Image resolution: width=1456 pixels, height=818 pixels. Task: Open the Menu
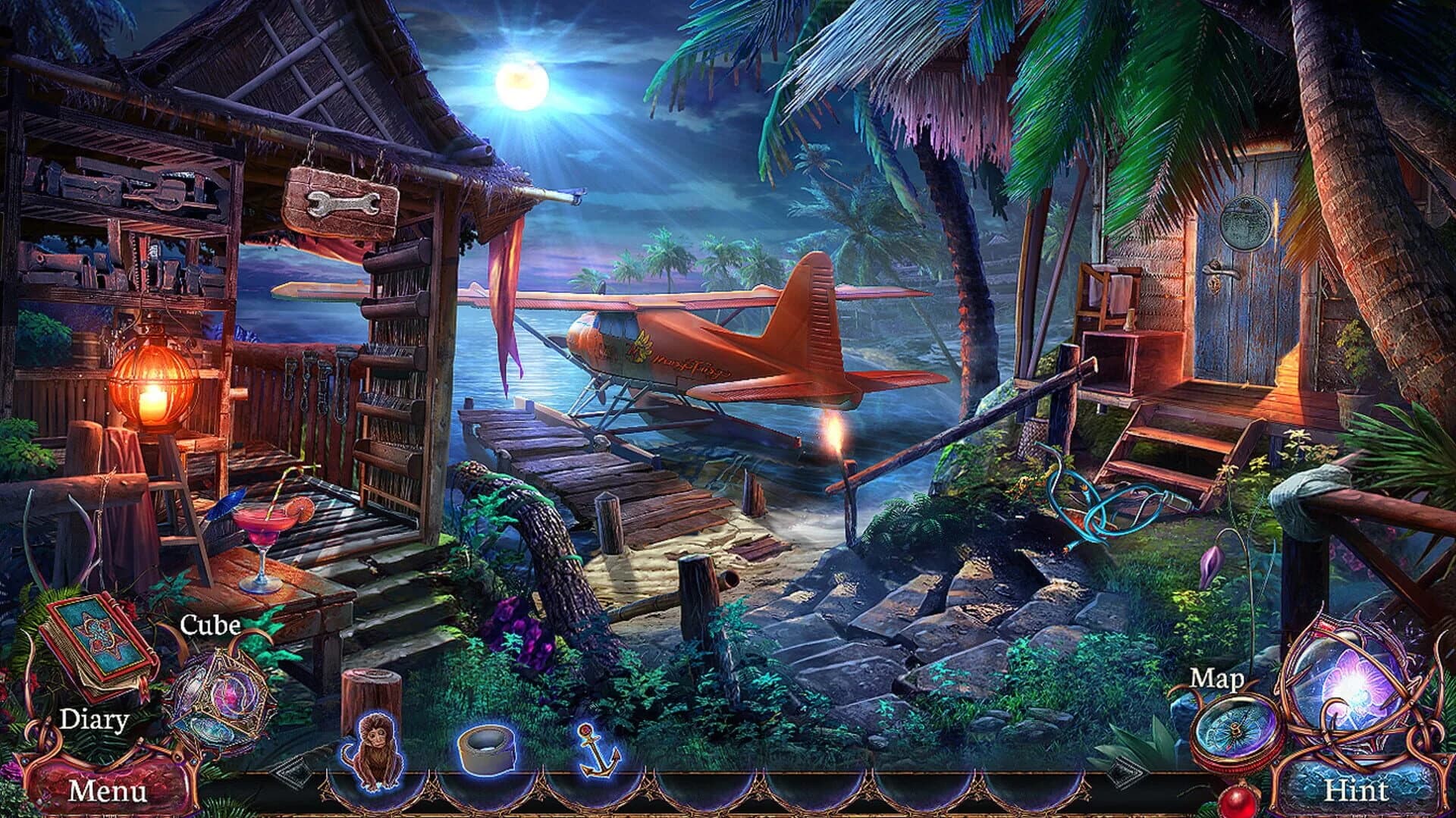106,791
